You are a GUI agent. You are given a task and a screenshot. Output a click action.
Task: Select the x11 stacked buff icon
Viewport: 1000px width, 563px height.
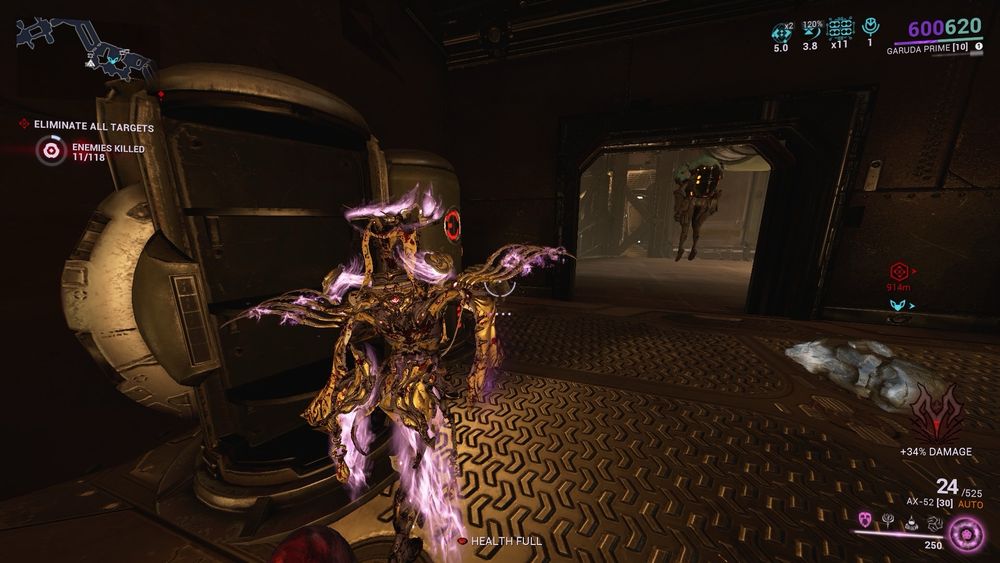point(840,29)
